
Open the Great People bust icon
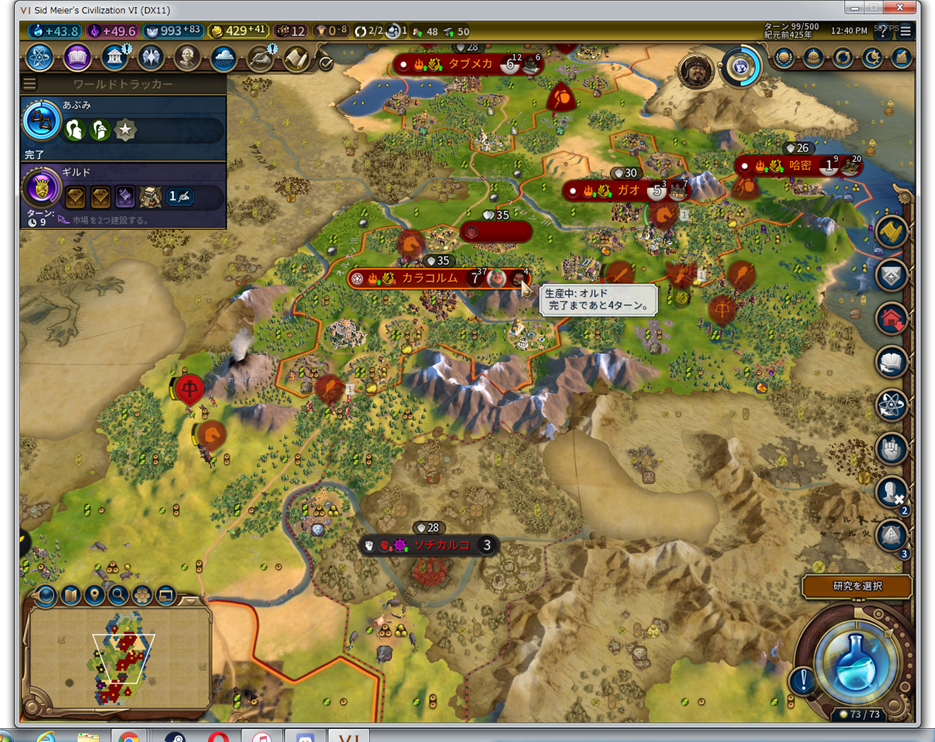[188, 57]
